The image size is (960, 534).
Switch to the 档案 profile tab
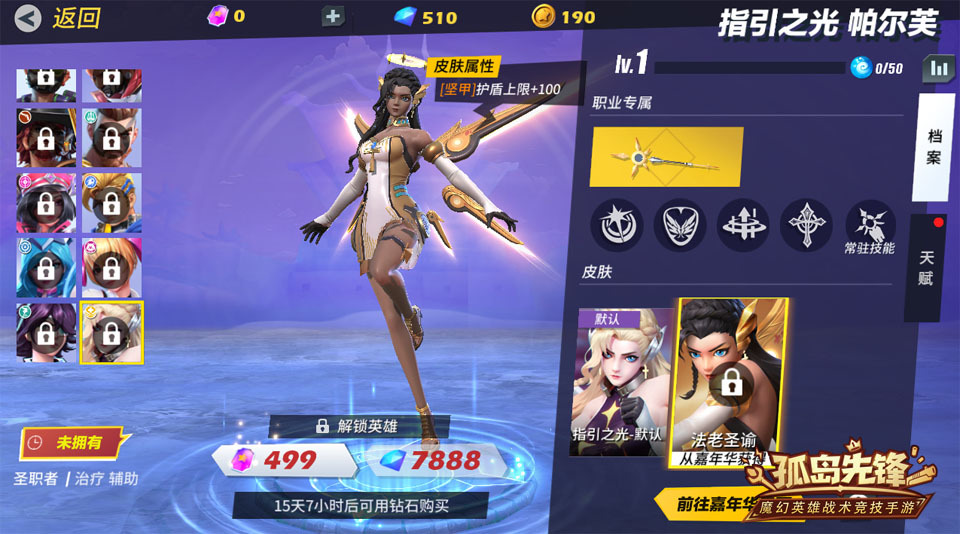934,148
